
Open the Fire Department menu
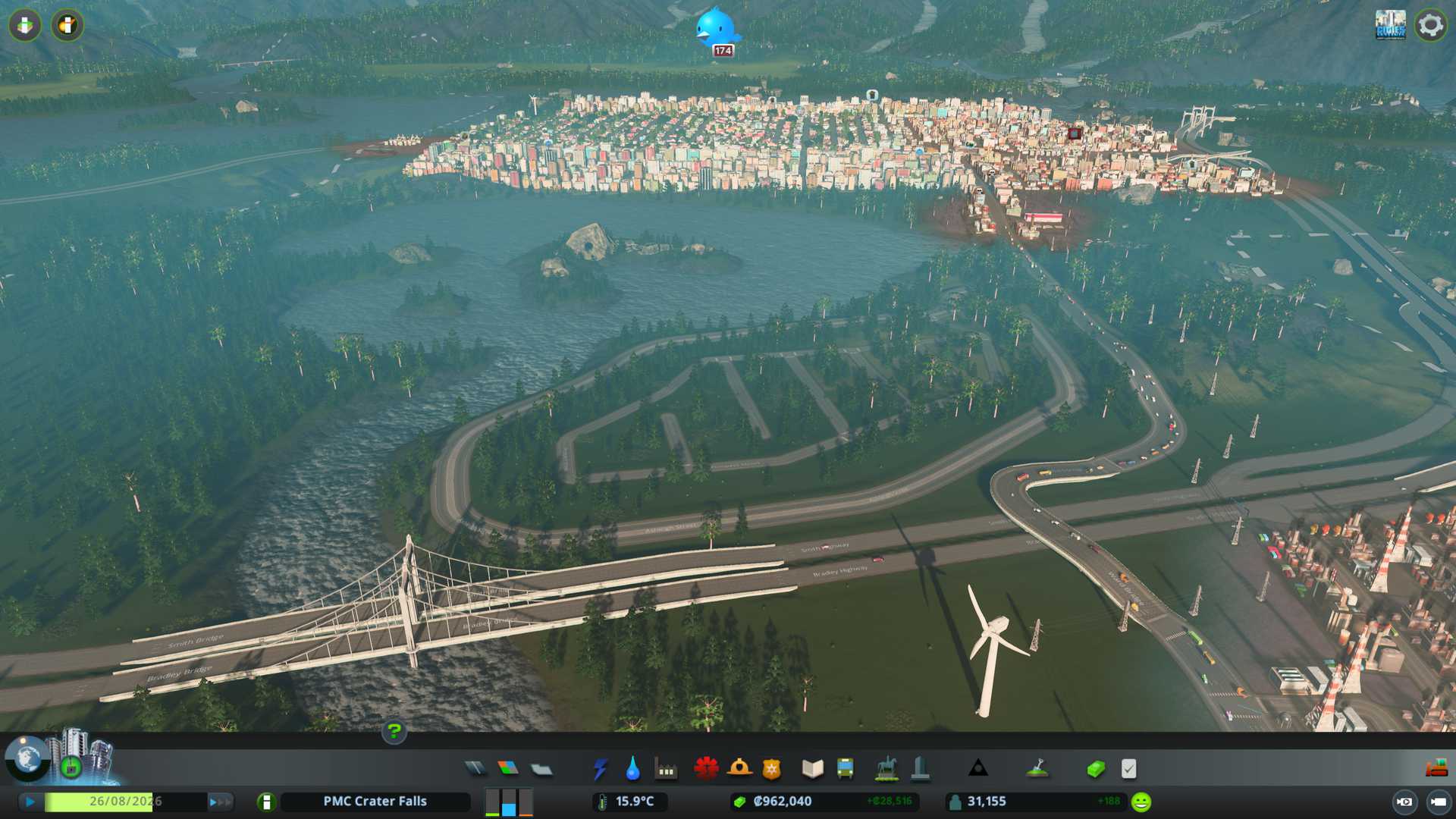(x=739, y=769)
